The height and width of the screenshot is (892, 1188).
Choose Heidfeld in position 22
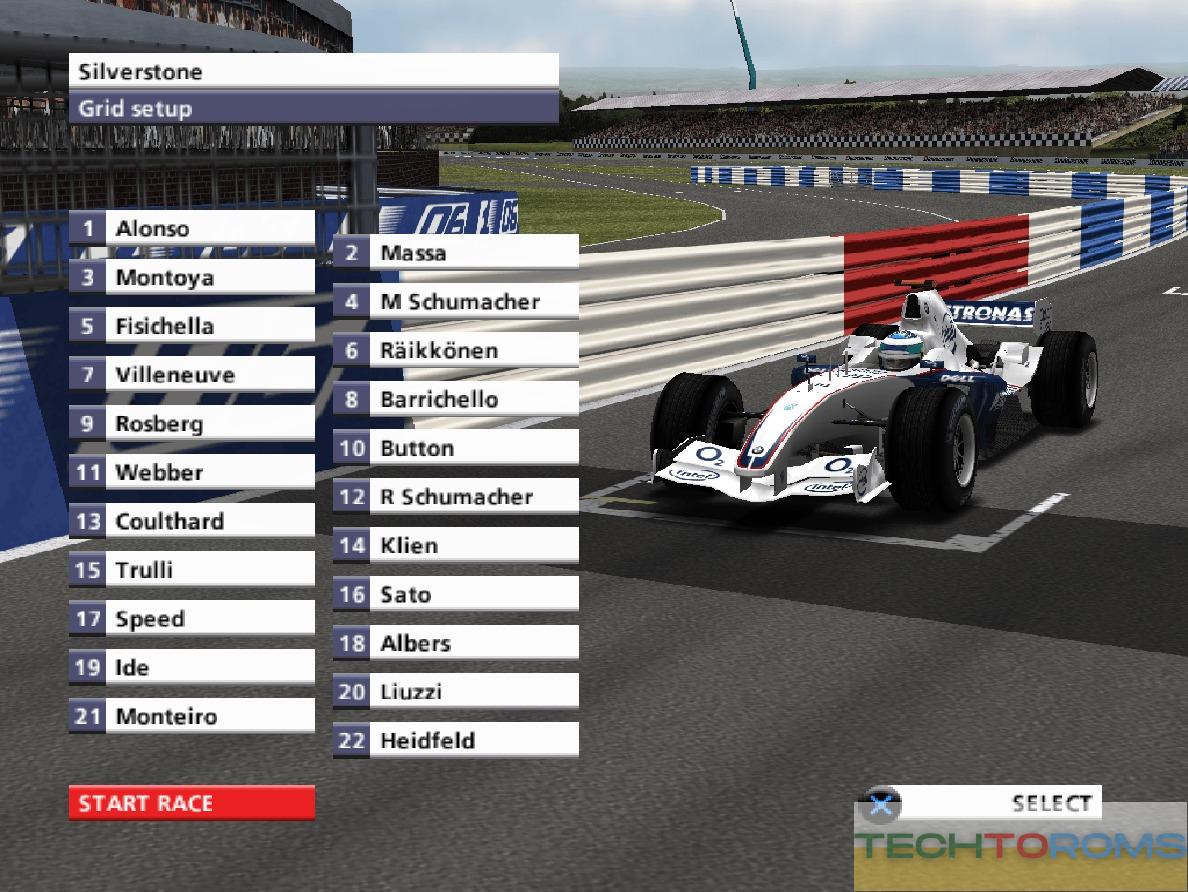455,741
